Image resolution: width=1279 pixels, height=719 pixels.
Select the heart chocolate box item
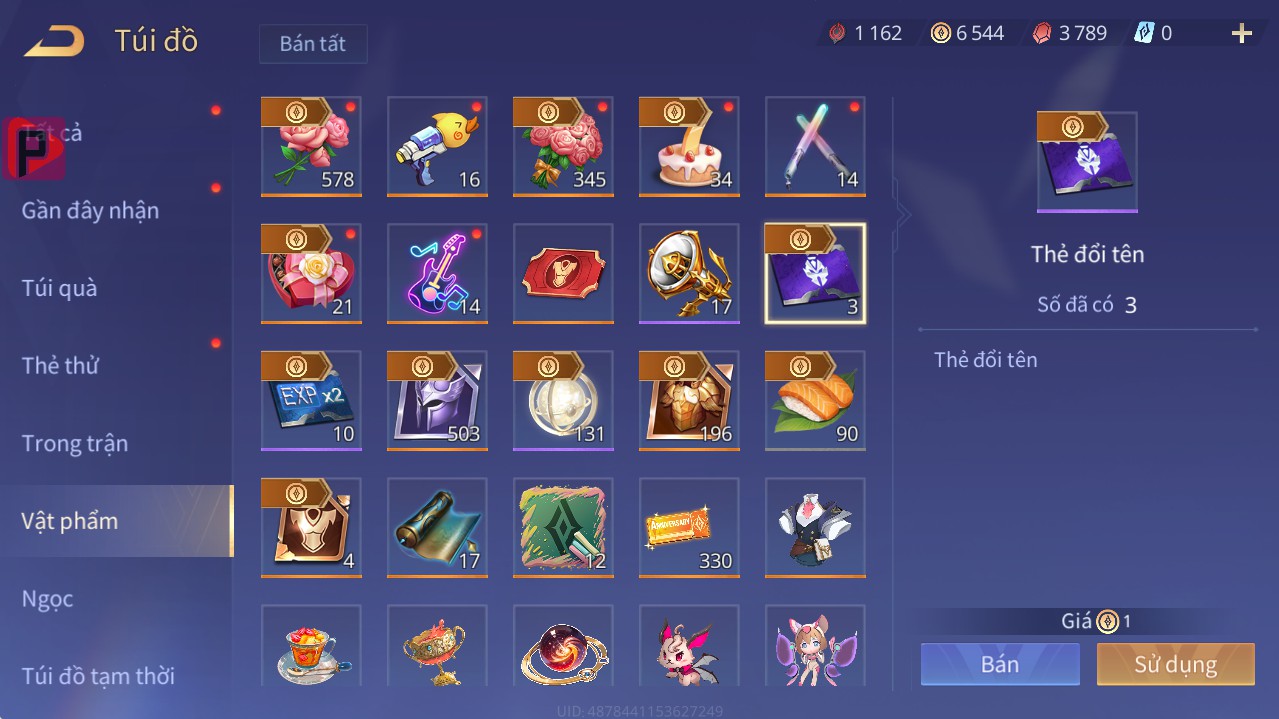click(311, 273)
